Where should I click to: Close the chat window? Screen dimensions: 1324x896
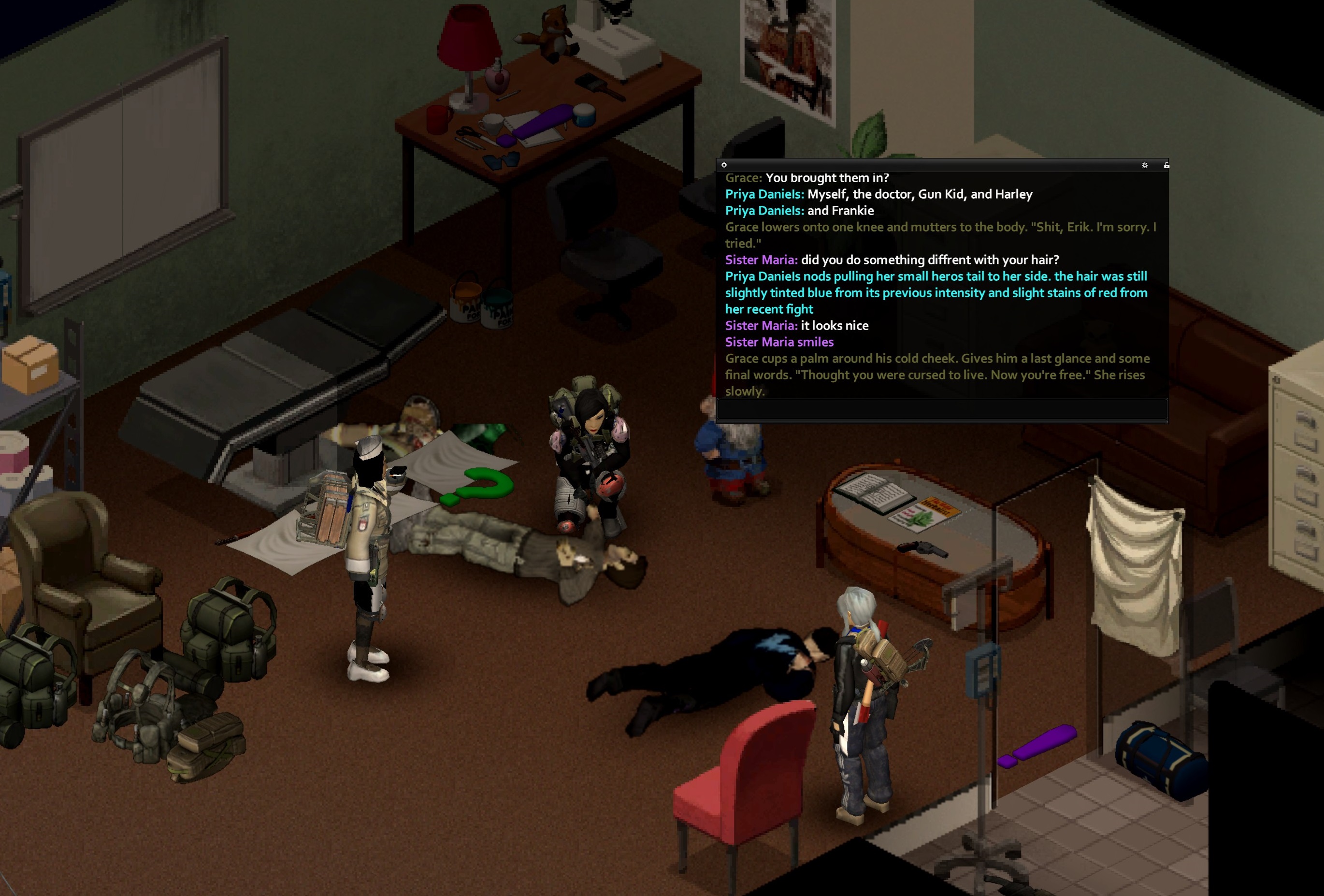pos(724,165)
